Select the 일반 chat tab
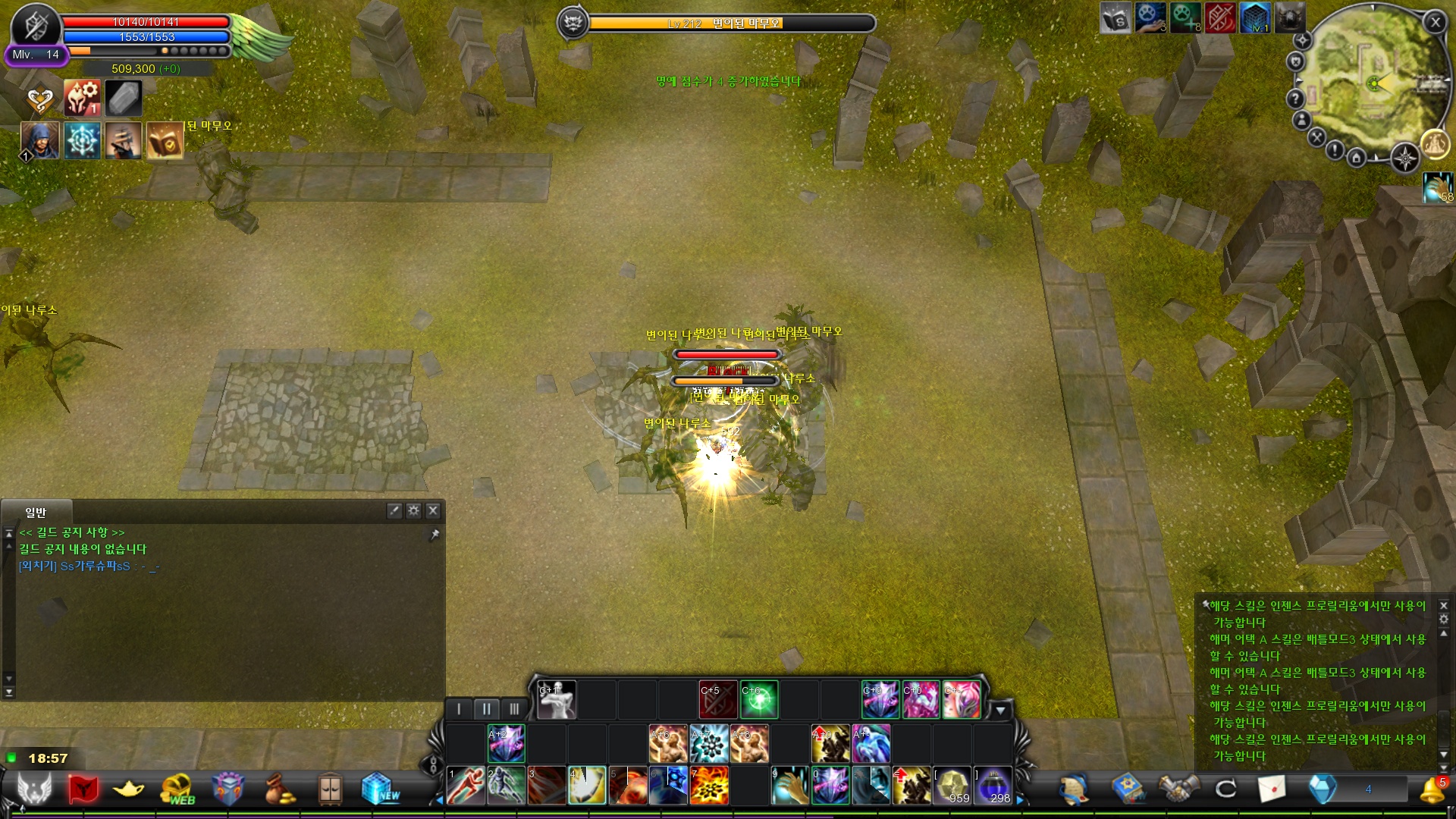The width and height of the screenshot is (1456, 819). pyautogui.click(x=34, y=511)
